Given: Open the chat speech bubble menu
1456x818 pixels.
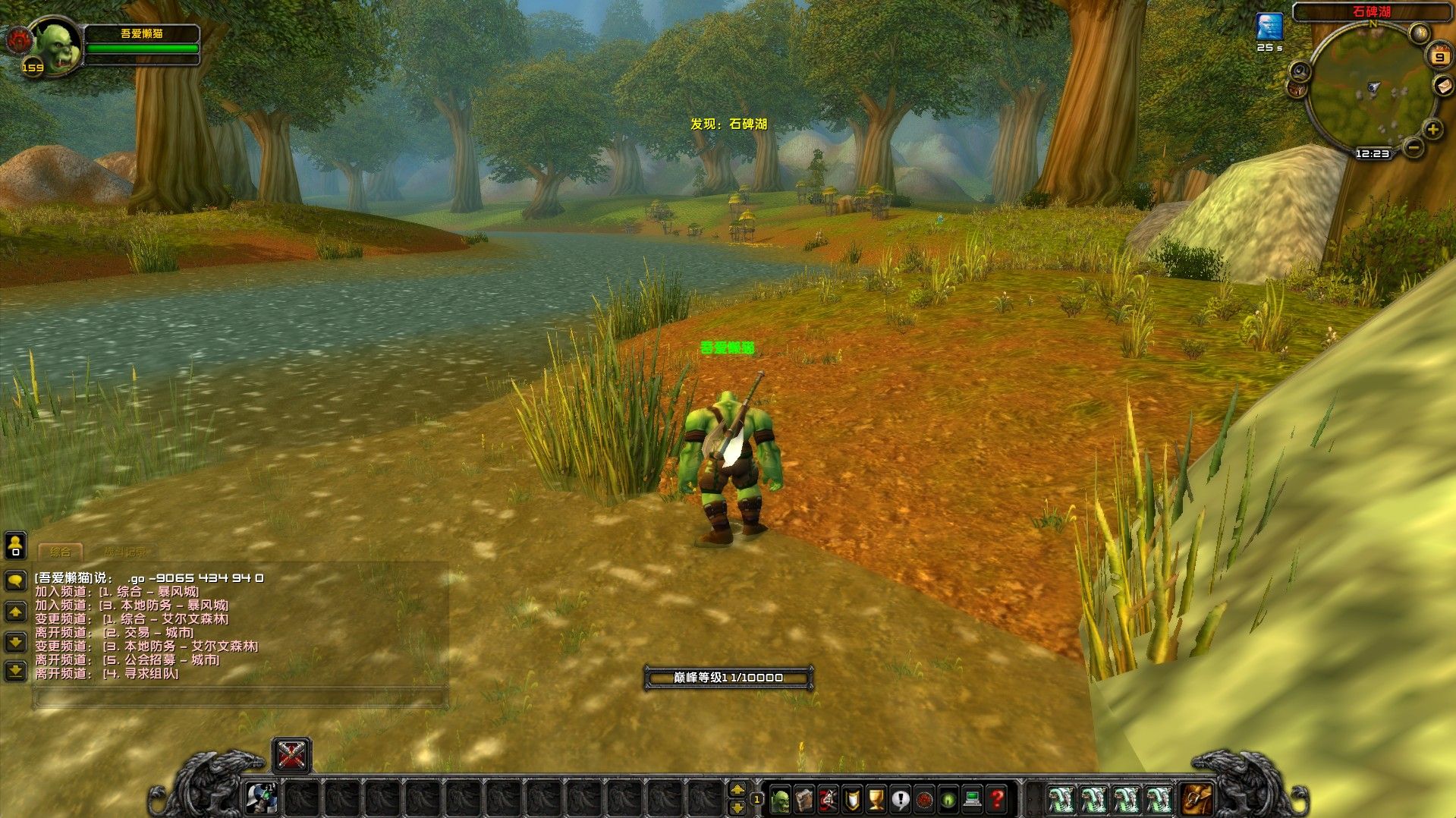Looking at the screenshot, I should point(15,581).
